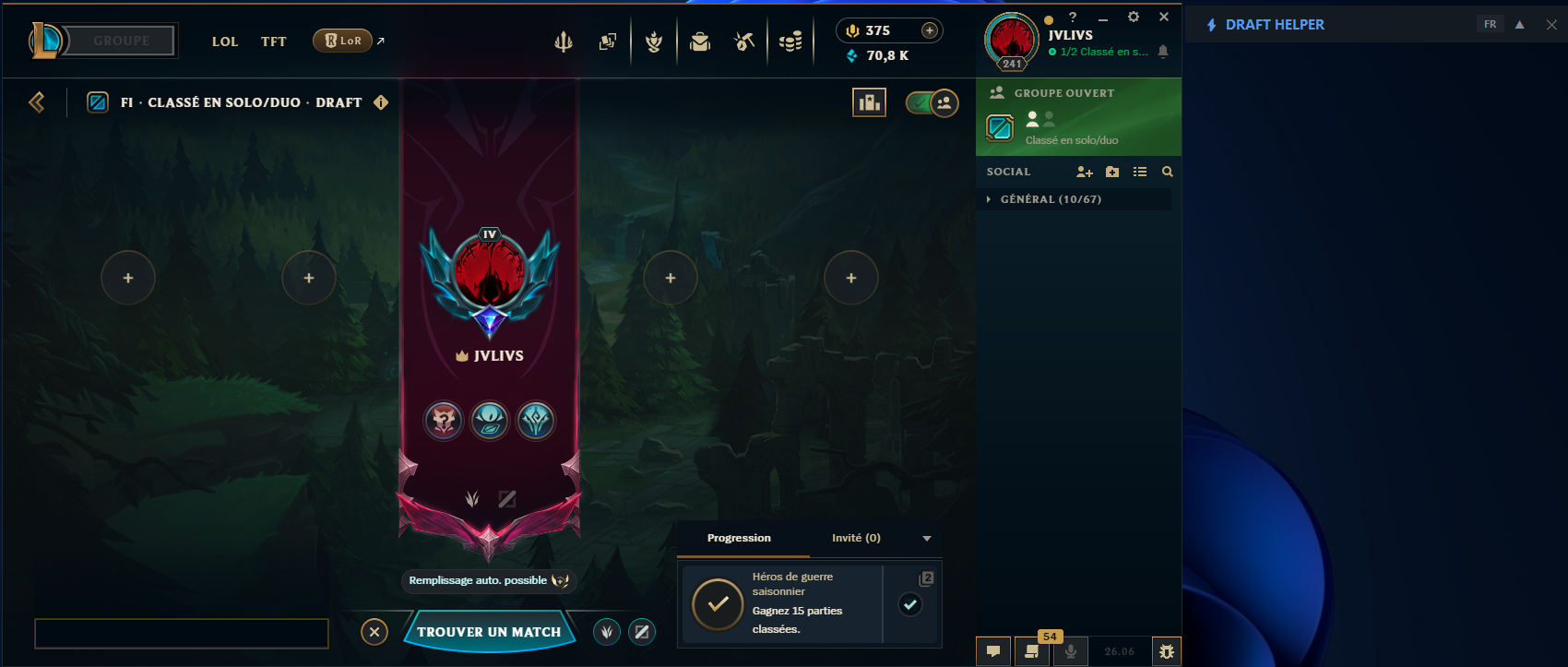This screenshot has width=1568, height=667.
Task: Go back with the gold arrow
Action: (x=37, y=102)
